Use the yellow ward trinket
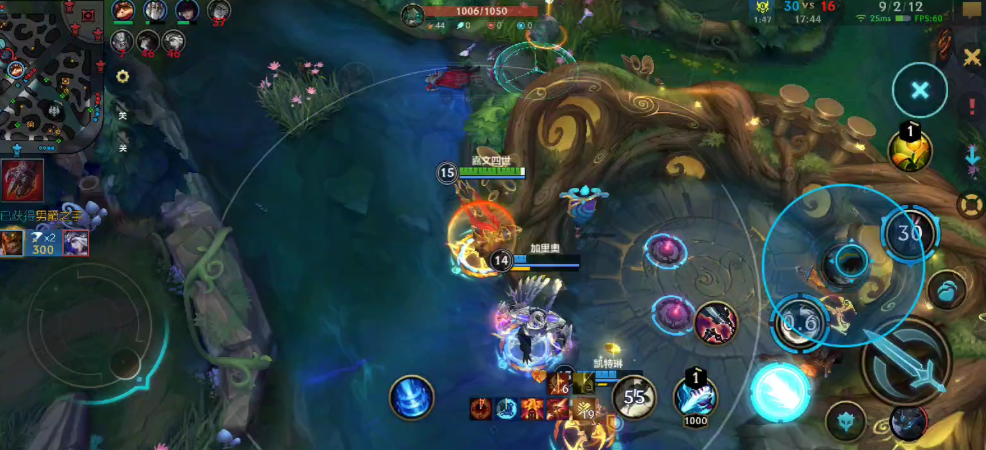 click(x=910, y=150)
